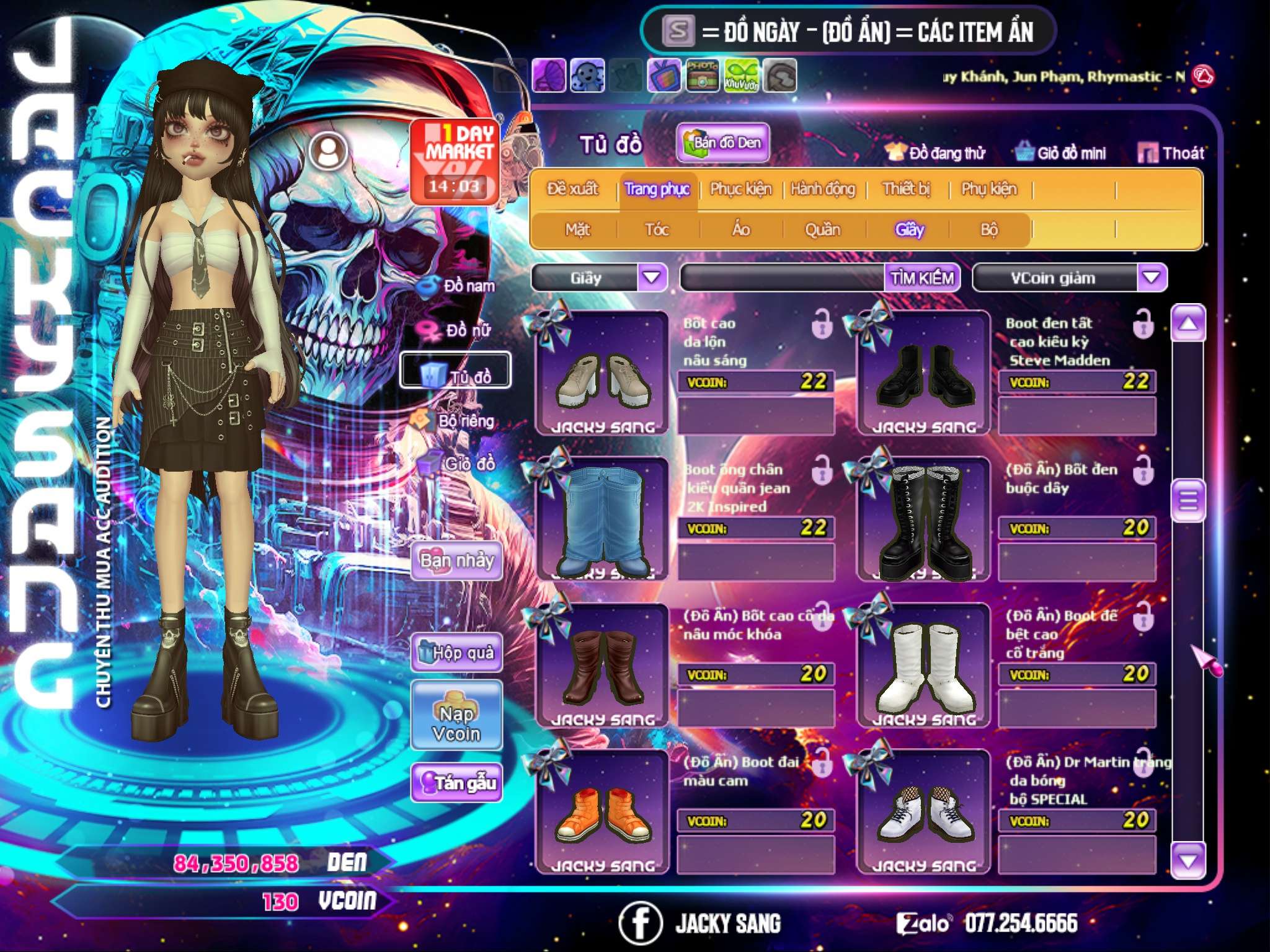Exit the wardrobe with Thoát
This screenshot has width=1270, height=952.
tap(1171, 153)
